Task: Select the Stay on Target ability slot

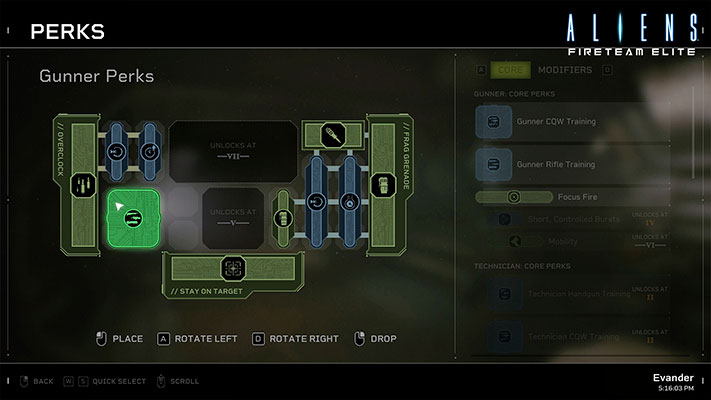Action: pyautogui.click(x=233, y=268)
